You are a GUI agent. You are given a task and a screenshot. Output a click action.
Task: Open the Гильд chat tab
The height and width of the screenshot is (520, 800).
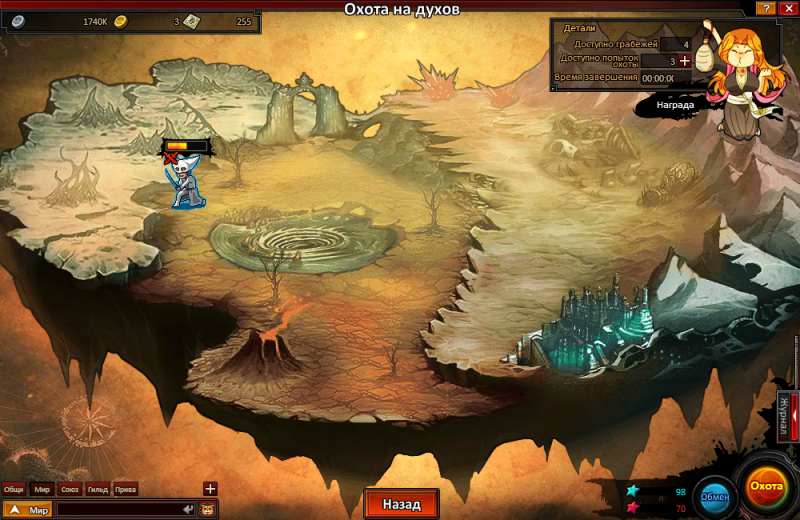coord(98,489)
